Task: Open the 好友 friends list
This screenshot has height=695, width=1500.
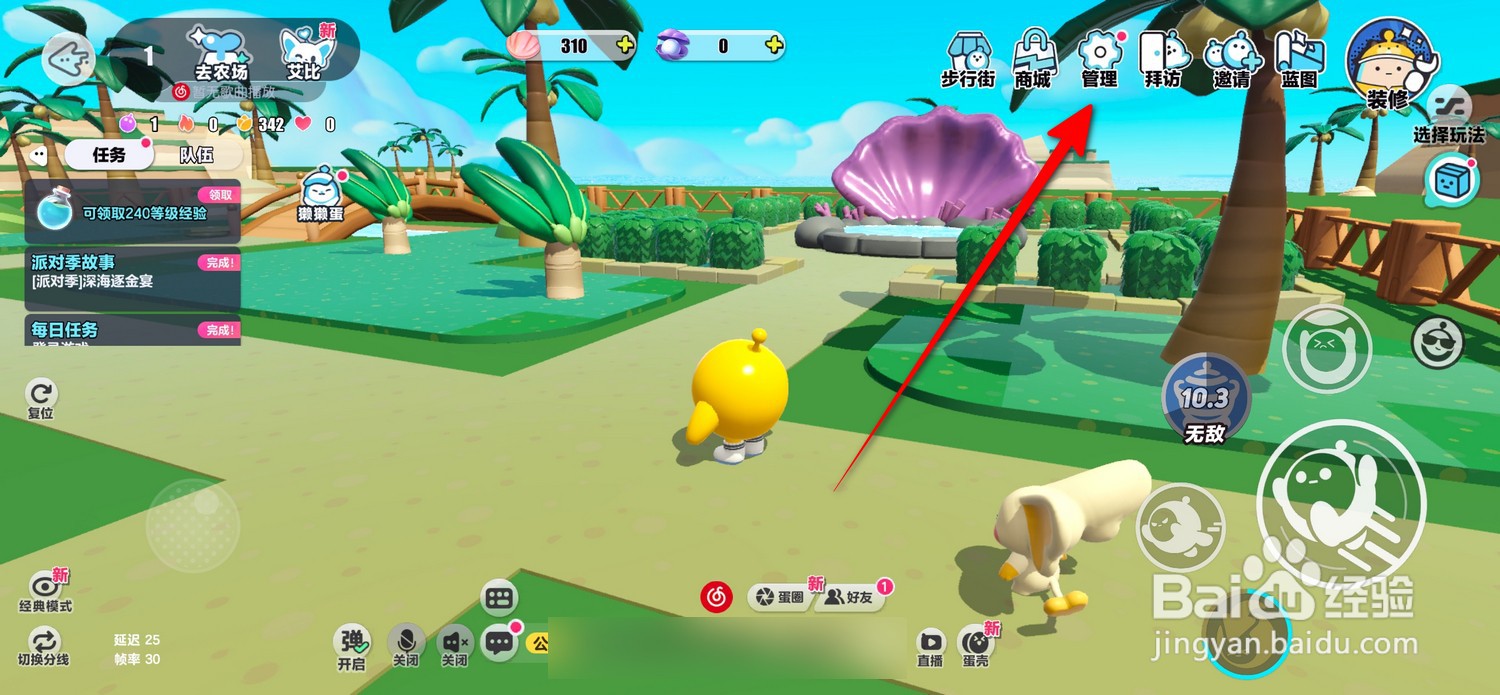Action: [852, 597]
